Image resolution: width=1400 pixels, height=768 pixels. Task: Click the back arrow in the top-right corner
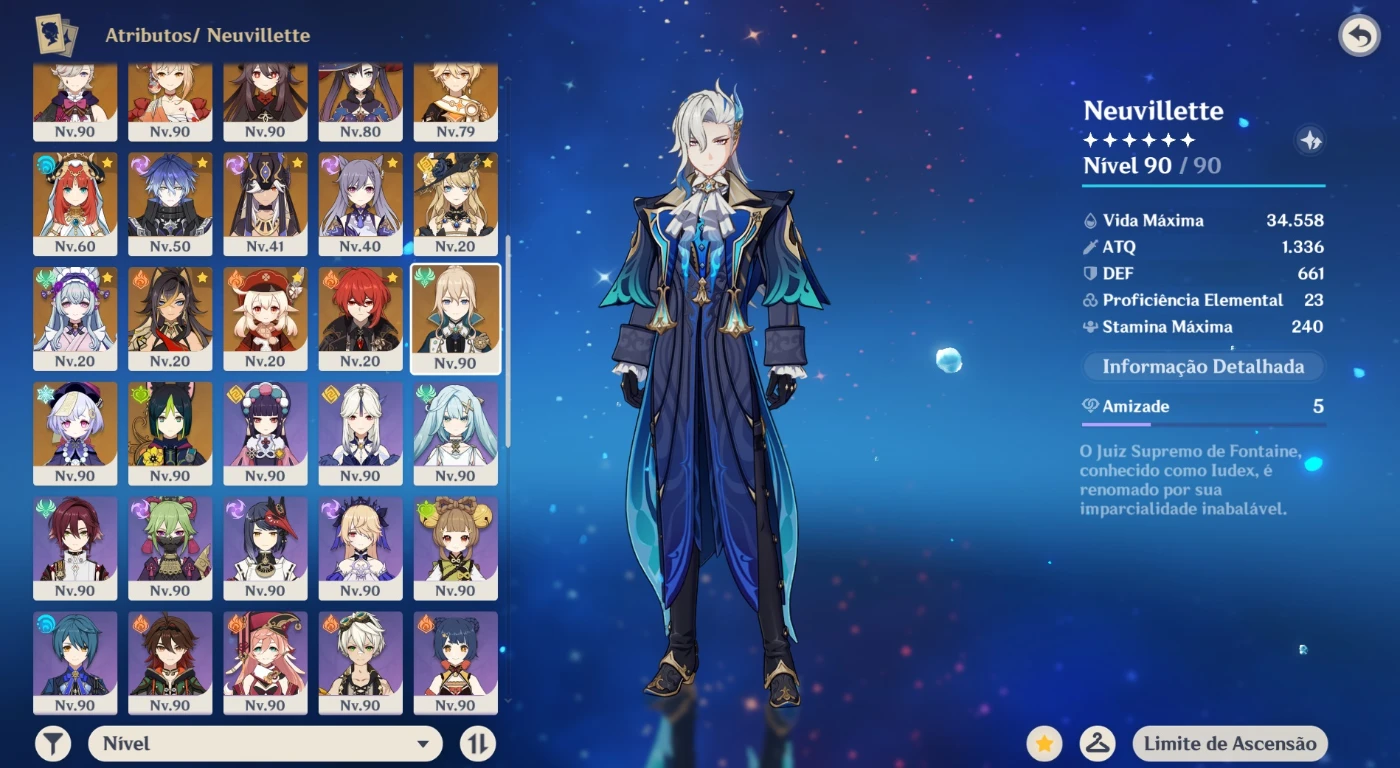point(1357,33)
